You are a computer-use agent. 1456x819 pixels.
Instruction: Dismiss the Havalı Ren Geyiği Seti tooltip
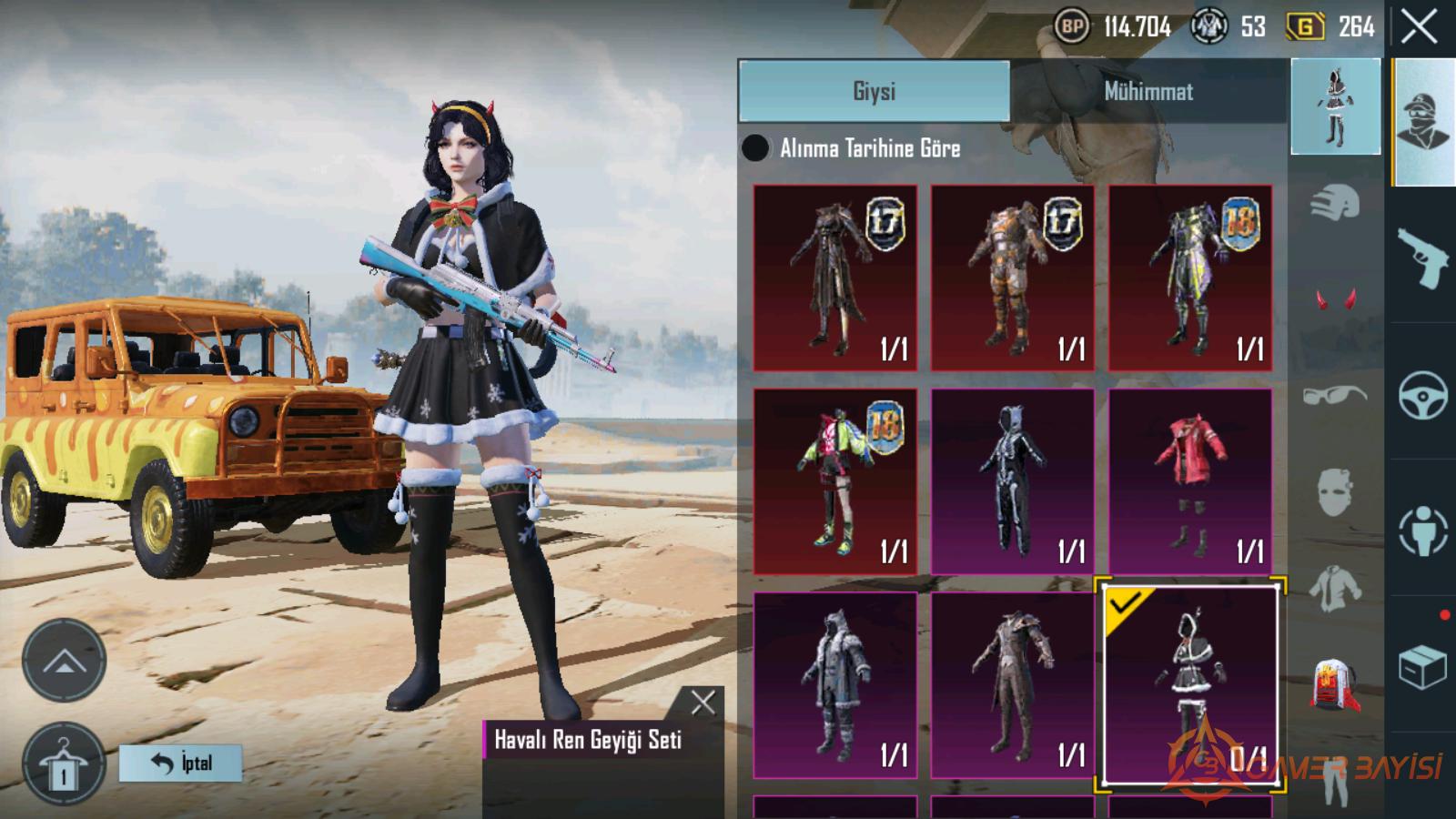click(703, 703)
